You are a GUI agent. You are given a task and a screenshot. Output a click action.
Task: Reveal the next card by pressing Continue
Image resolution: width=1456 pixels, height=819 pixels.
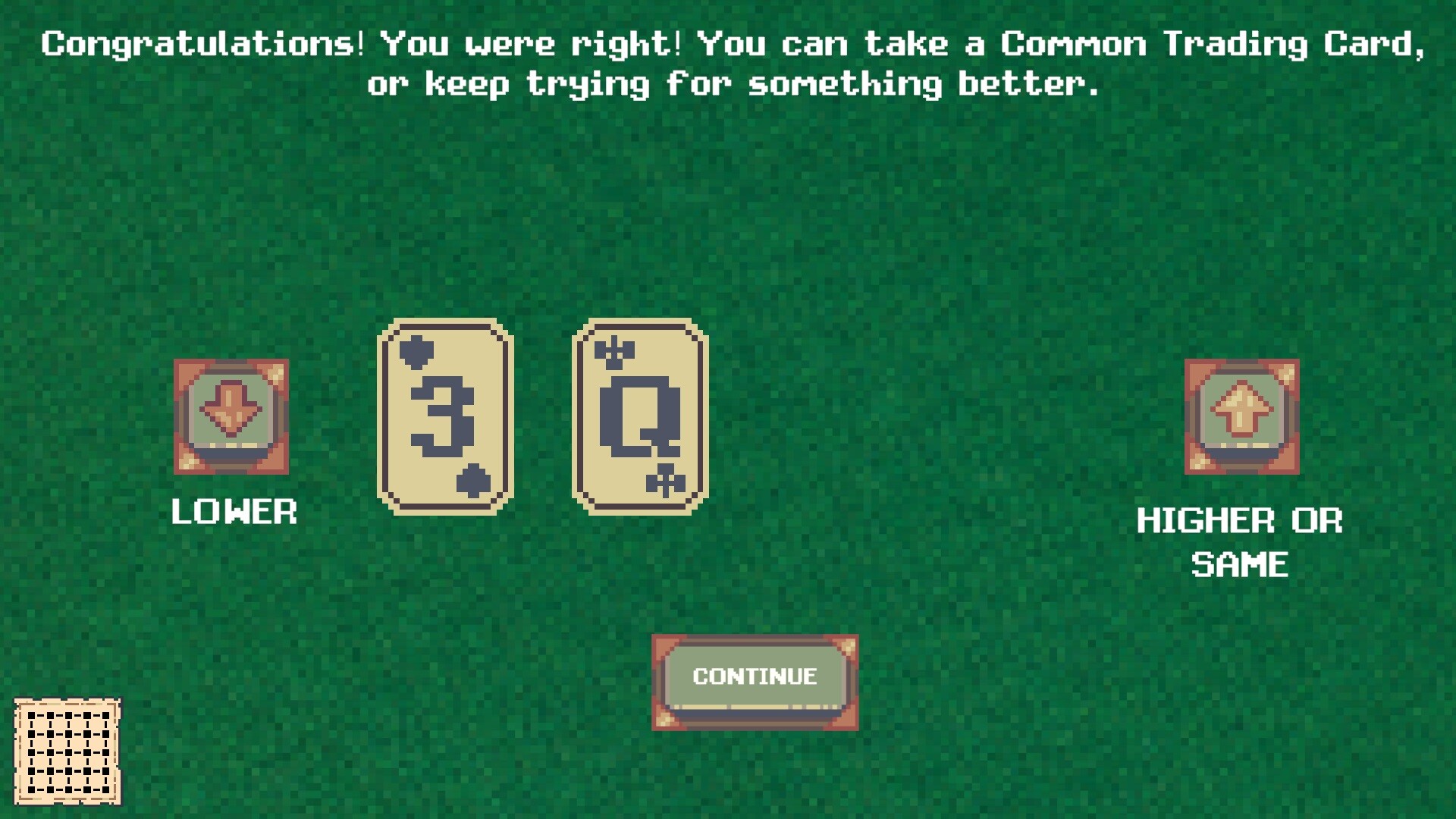[755, 677]
